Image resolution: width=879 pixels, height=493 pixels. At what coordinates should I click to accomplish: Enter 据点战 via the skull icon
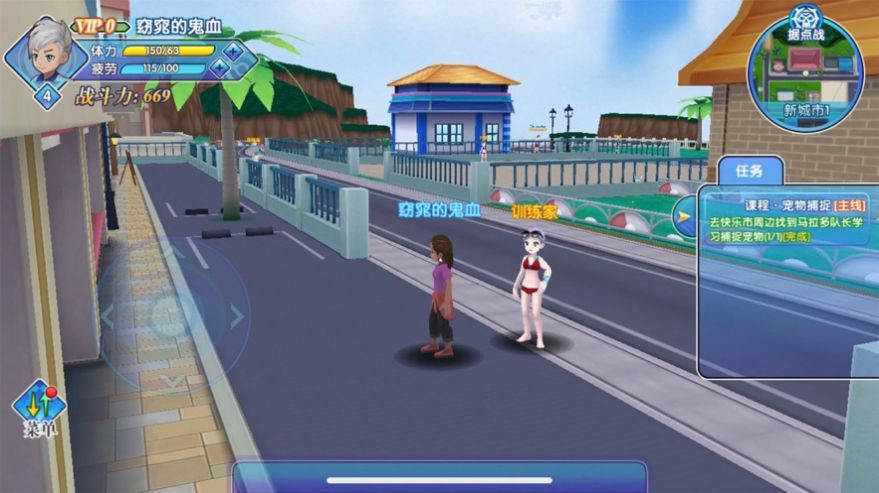point(806,17)
